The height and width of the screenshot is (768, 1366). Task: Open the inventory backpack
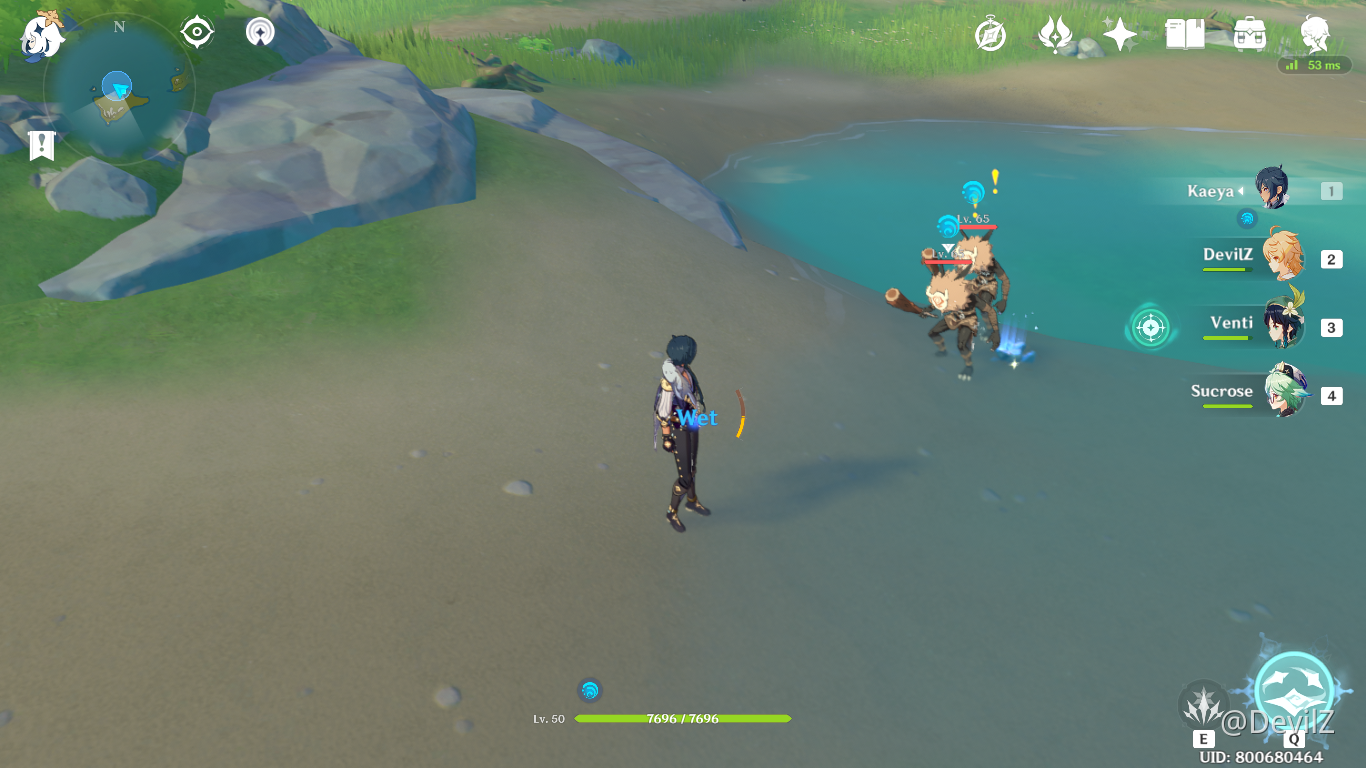[x=1250, y=35]
